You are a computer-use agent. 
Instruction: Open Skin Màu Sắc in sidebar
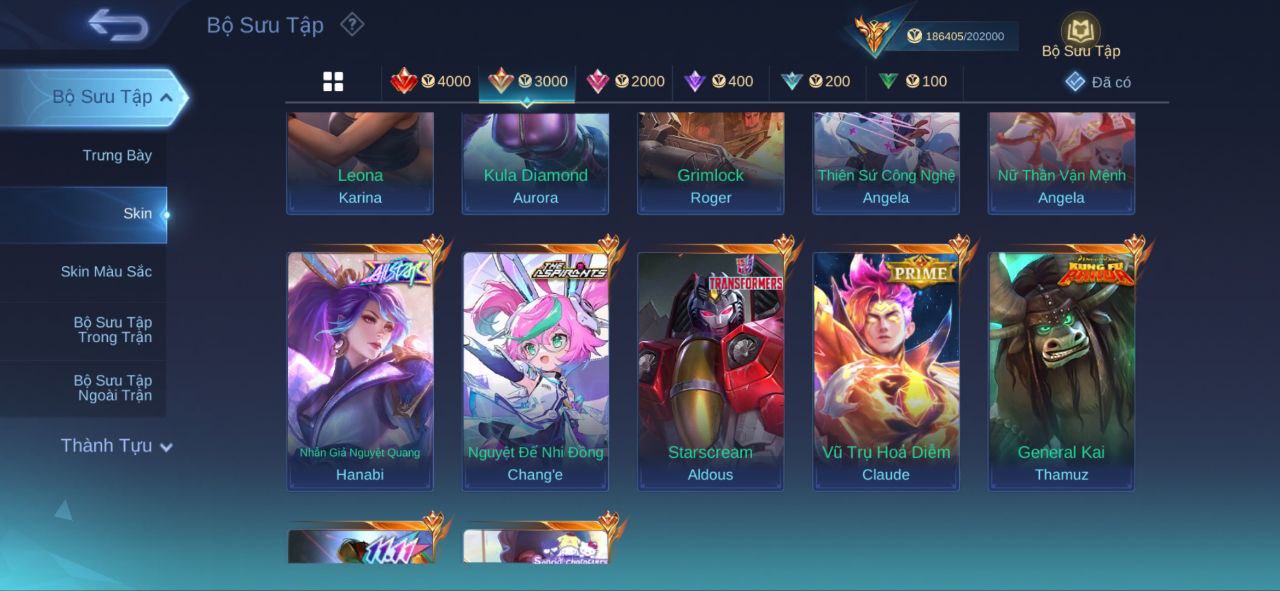(x=106, y=272)
